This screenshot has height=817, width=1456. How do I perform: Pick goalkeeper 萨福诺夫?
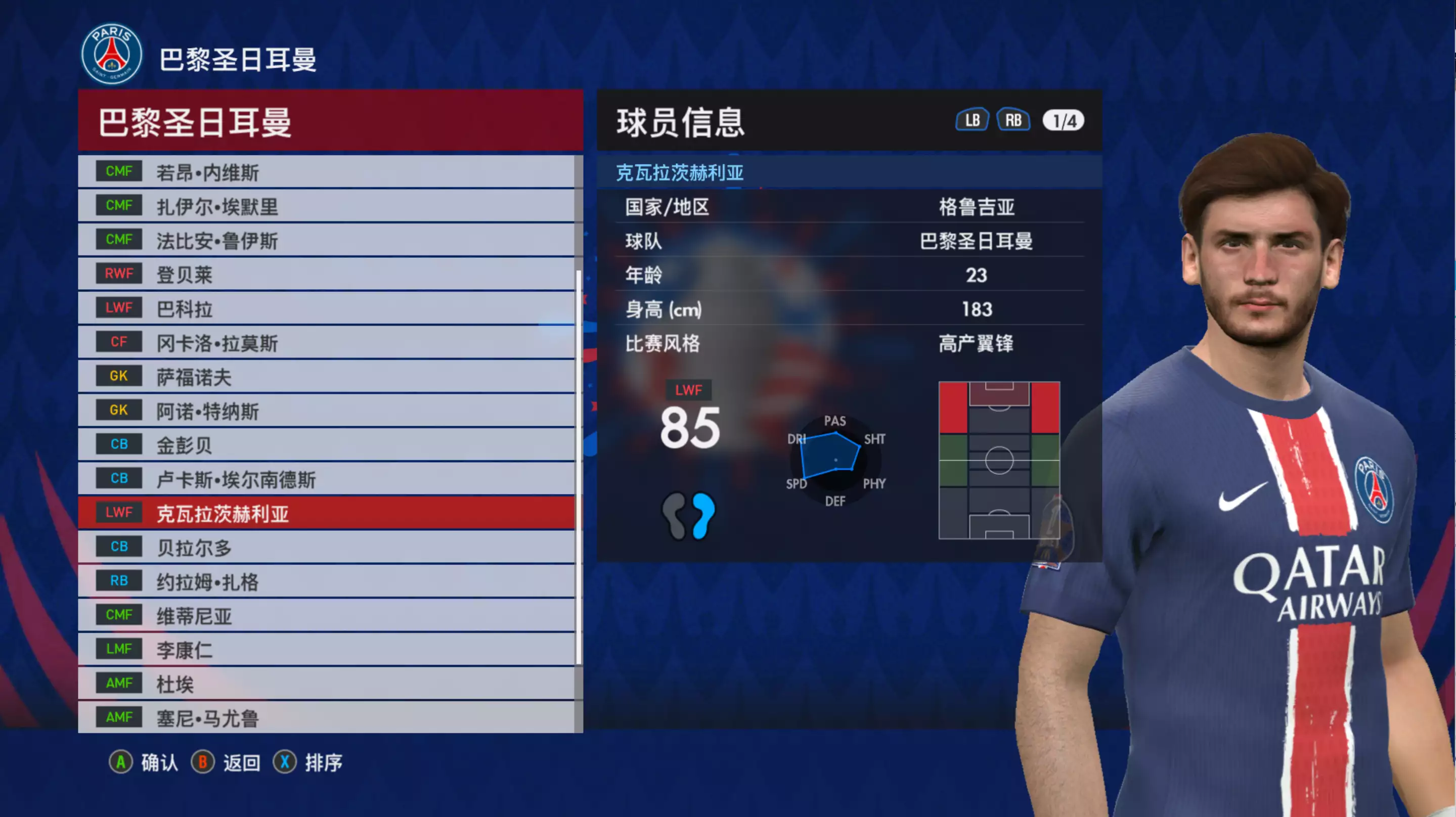[326, 377]
